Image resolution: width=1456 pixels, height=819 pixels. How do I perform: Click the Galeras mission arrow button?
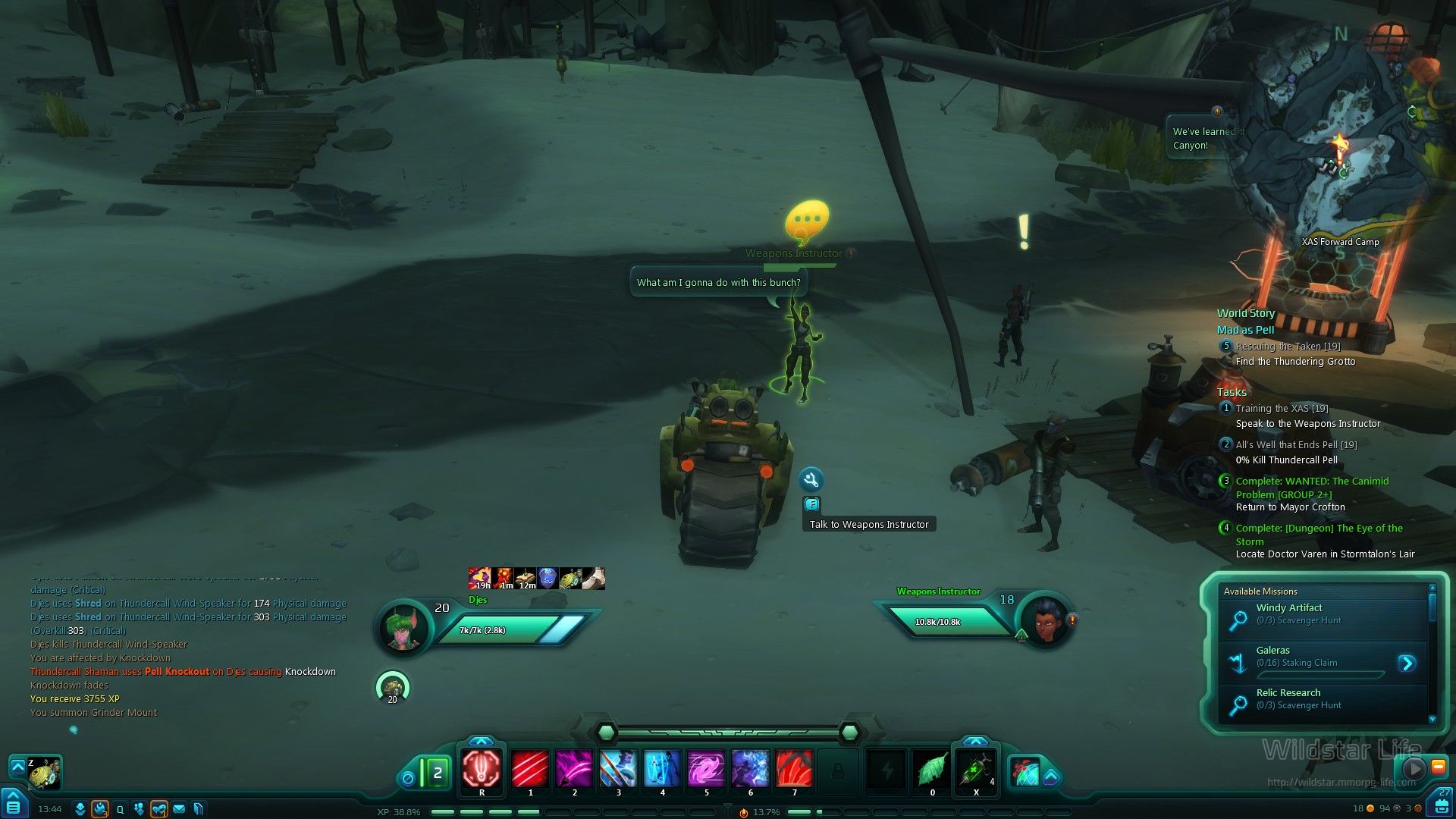[x=1407, y=664]
